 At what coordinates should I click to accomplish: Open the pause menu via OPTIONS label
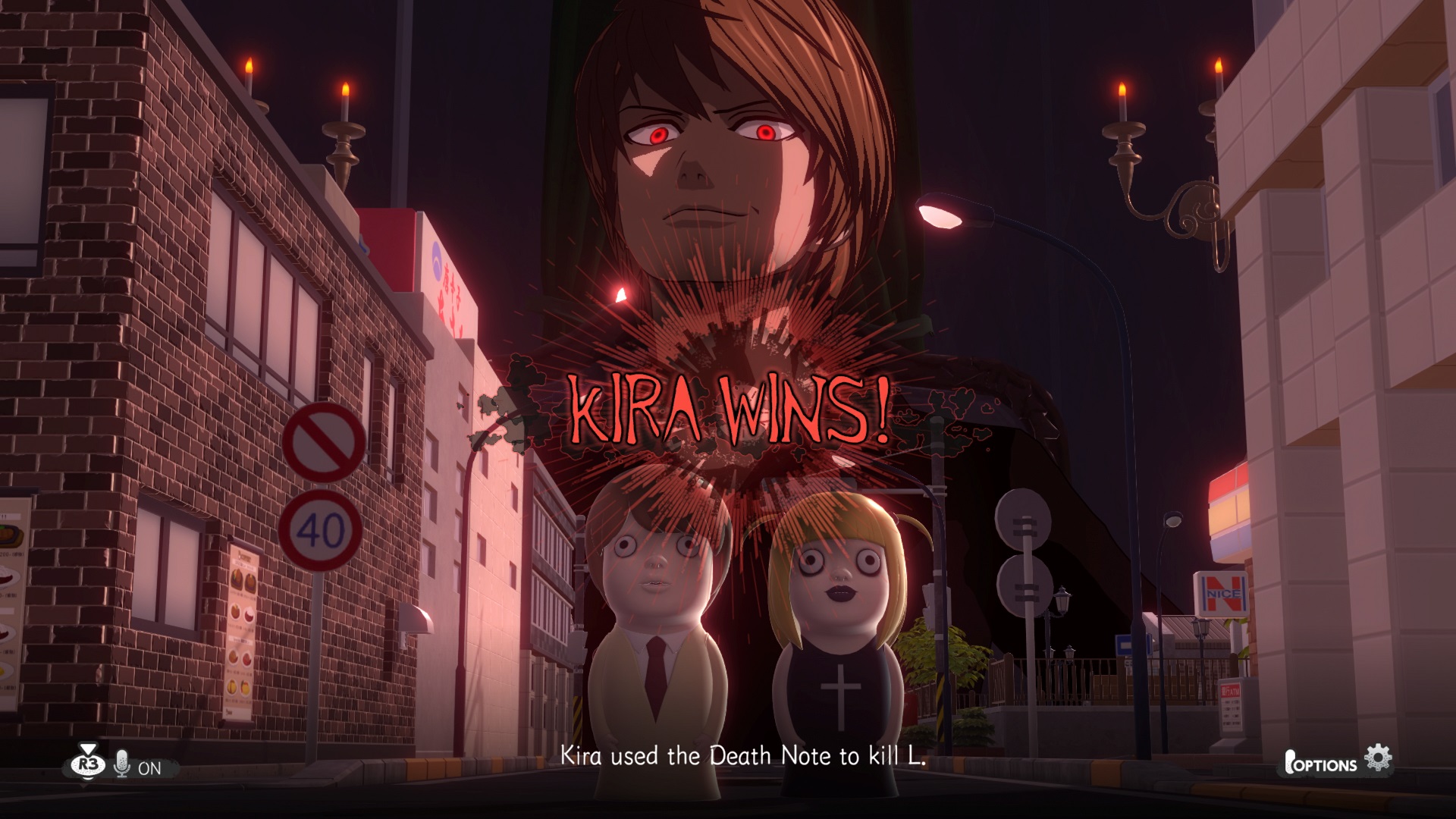[1327, 764]
